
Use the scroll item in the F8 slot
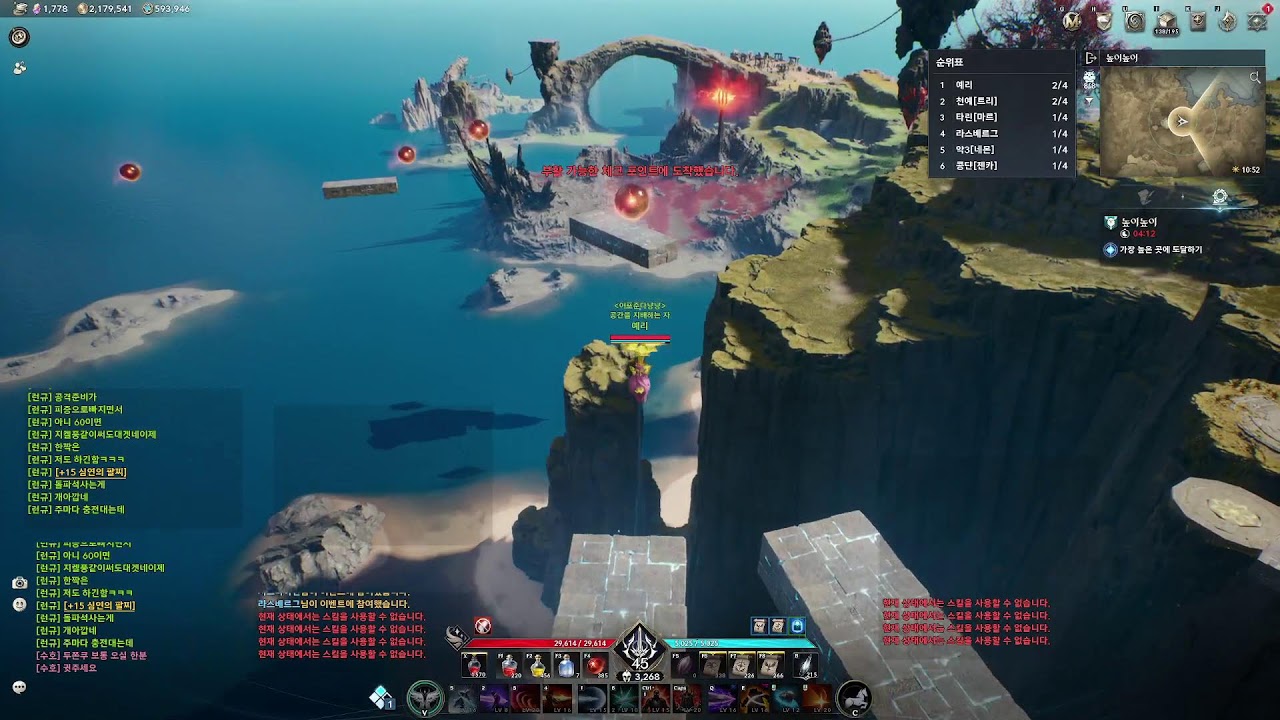pyautogui.click(x=771, y=666)
